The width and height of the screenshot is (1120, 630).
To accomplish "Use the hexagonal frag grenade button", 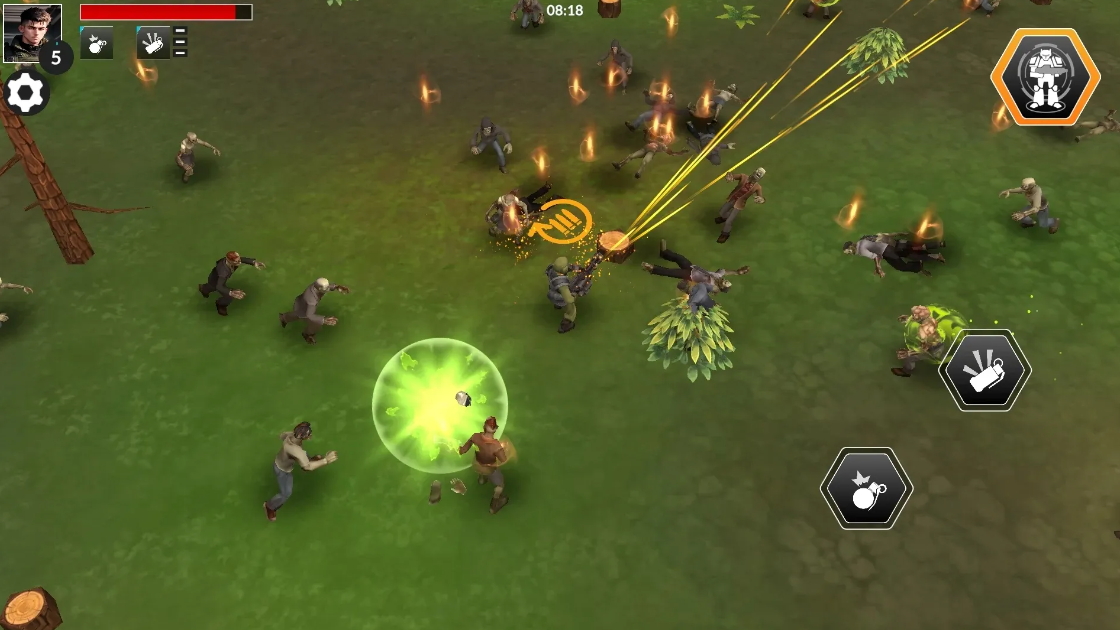I will (866, 488).
